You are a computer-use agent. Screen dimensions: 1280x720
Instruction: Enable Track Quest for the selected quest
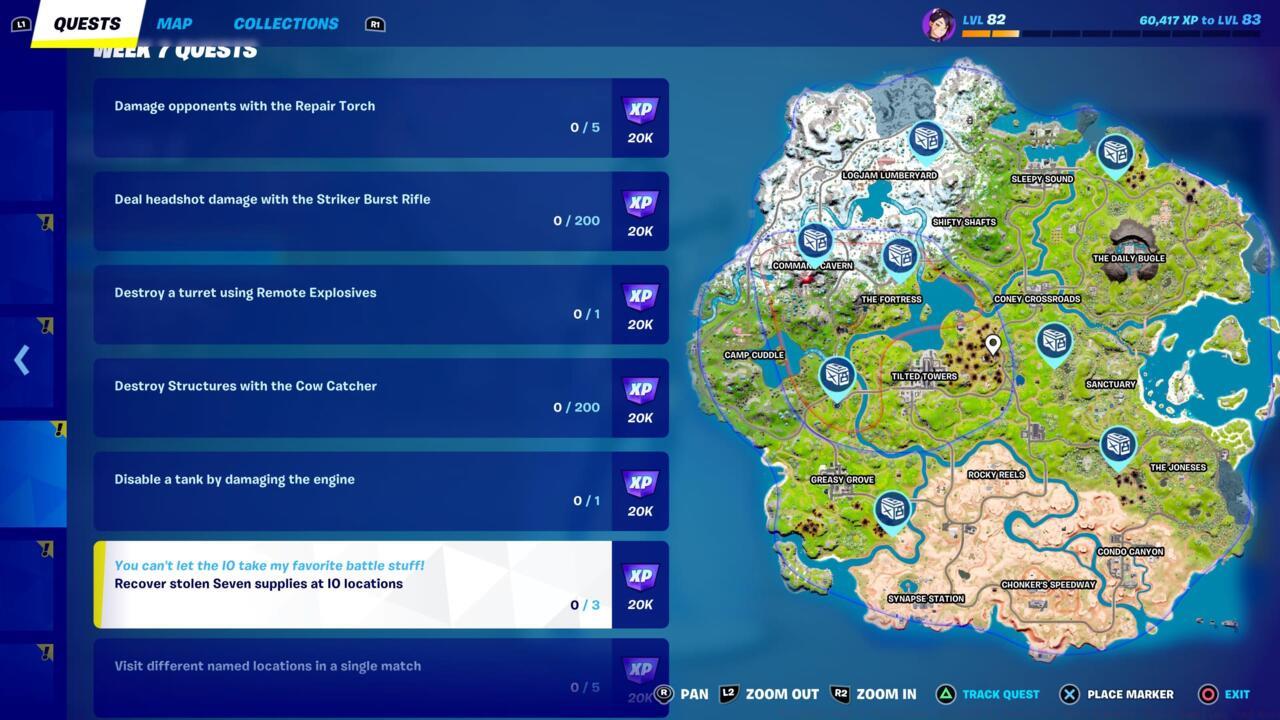click(1000, 694)
